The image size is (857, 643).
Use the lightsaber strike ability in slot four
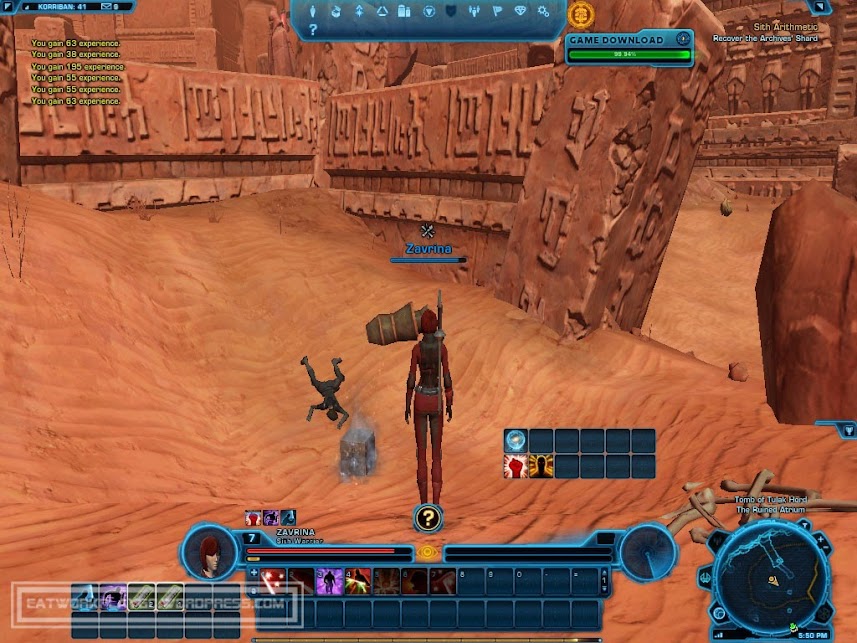(x=357, y=580)
